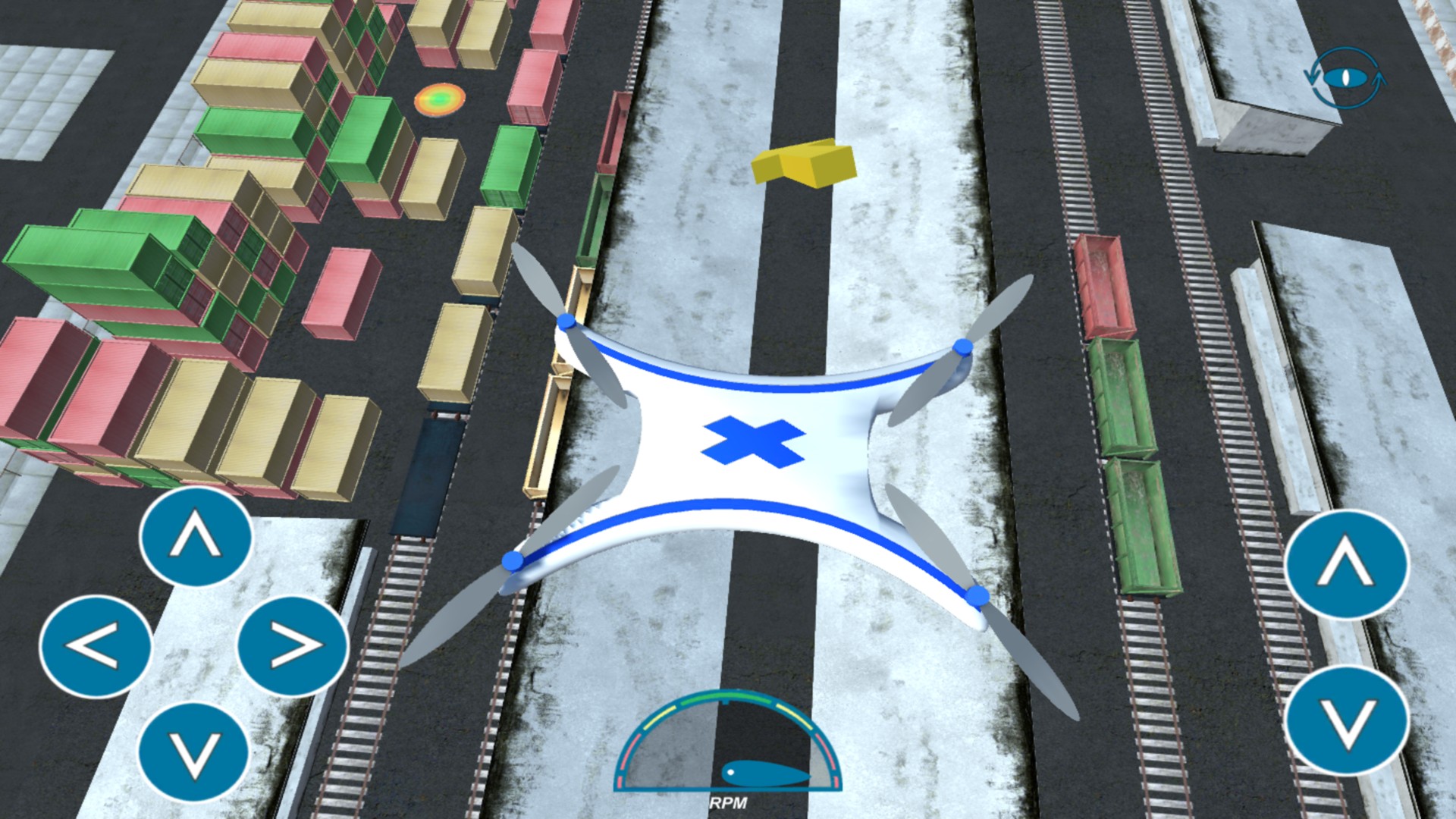The image size is (1456, 819).
Task: Hit the up arrow of the two-arrow throttle pair
Action: [x=1347, y=564]
